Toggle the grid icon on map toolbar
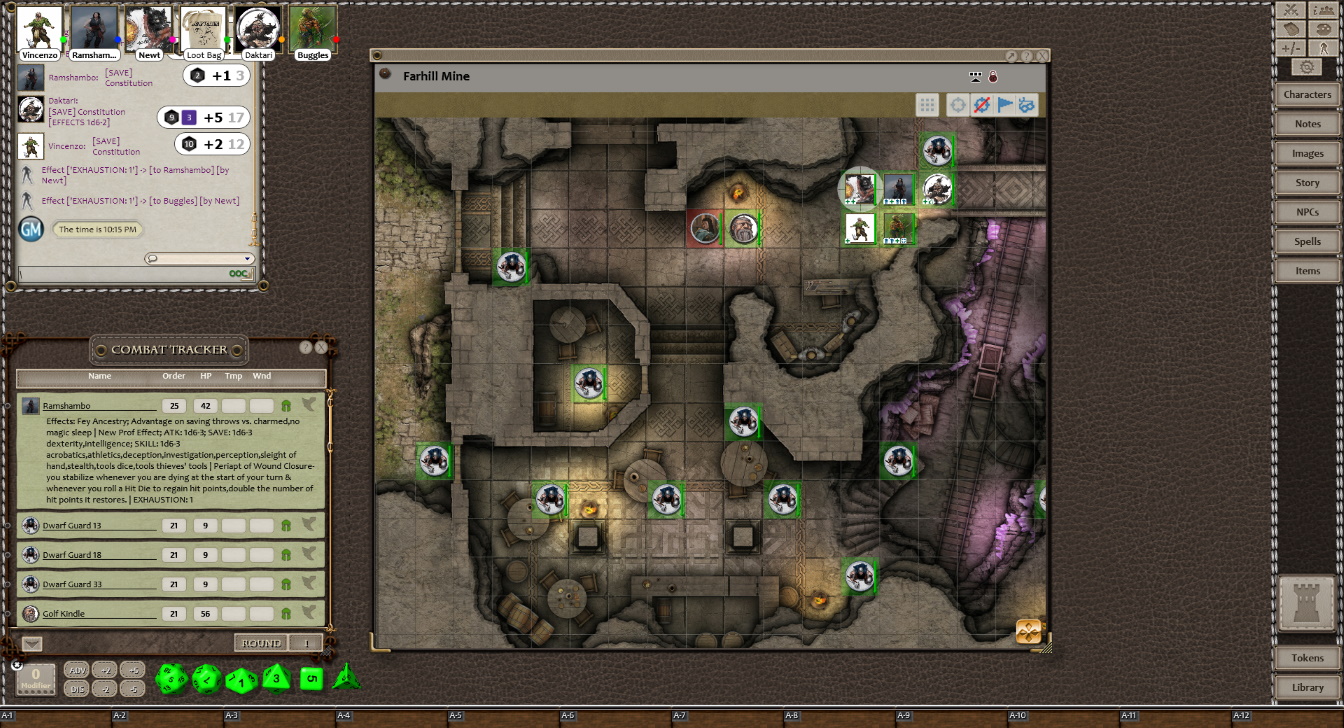The width and height of the screenshot is (1344, 728). tap(927, 105)
